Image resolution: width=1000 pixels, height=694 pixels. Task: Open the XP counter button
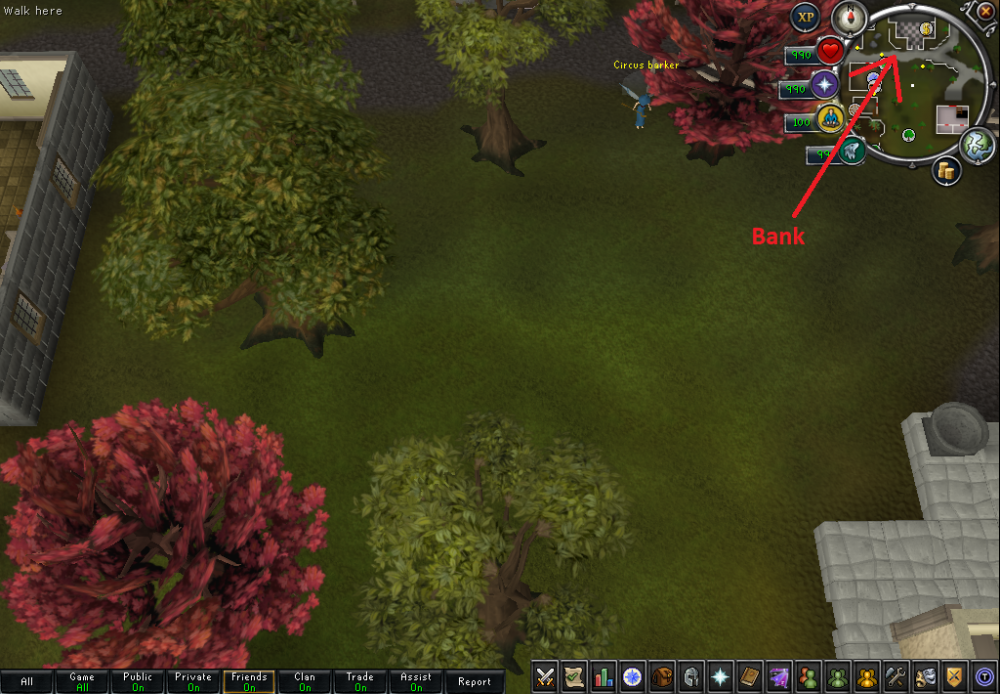806,17
